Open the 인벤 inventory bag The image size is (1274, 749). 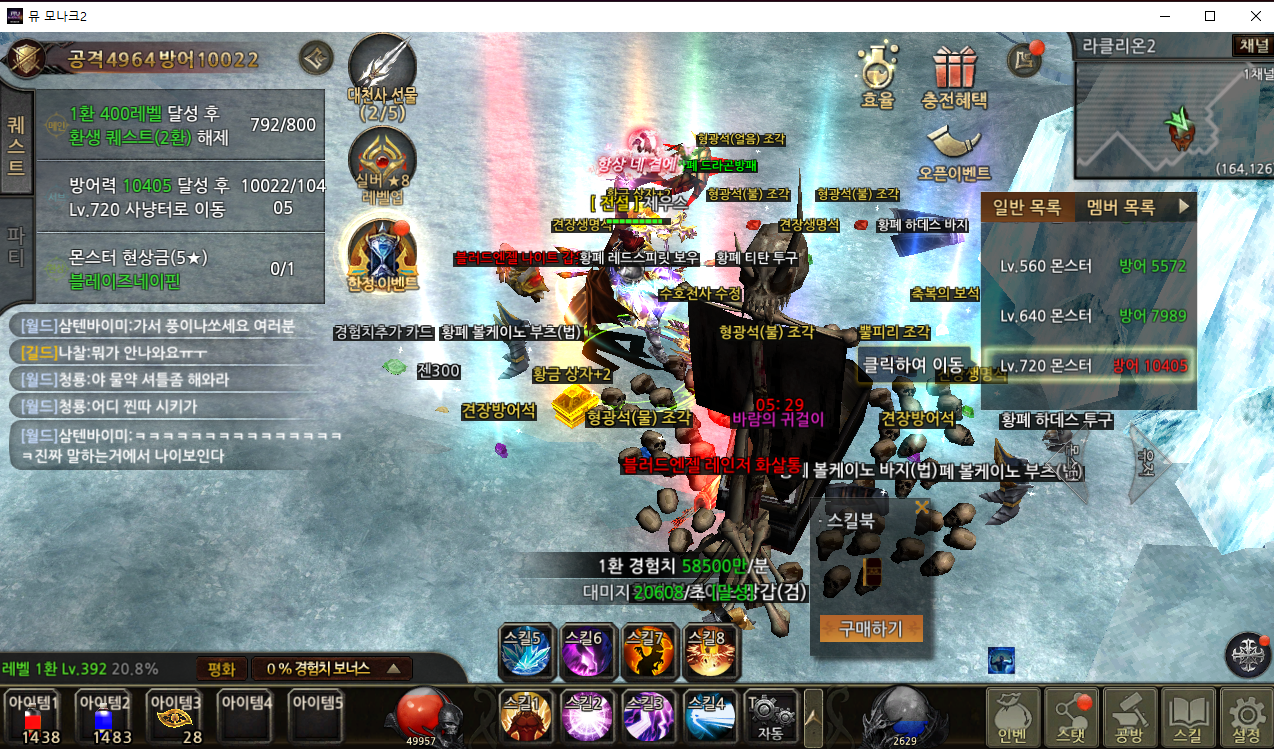[x=1013, y=715]
